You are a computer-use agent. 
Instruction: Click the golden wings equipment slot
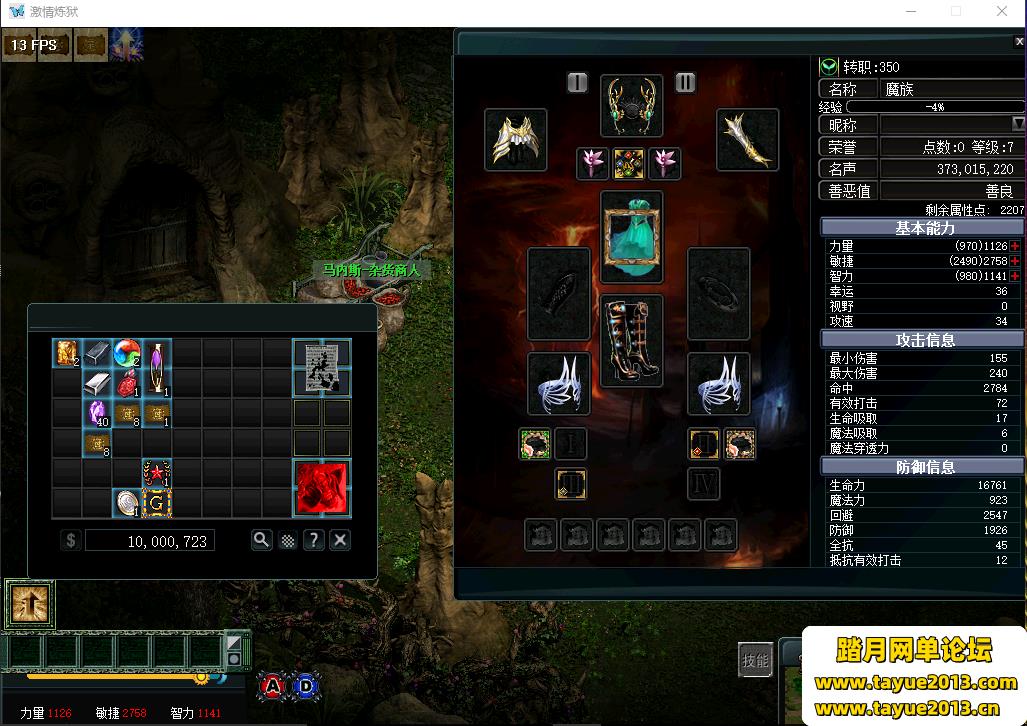pyautogui.click(x=516, y=140)
